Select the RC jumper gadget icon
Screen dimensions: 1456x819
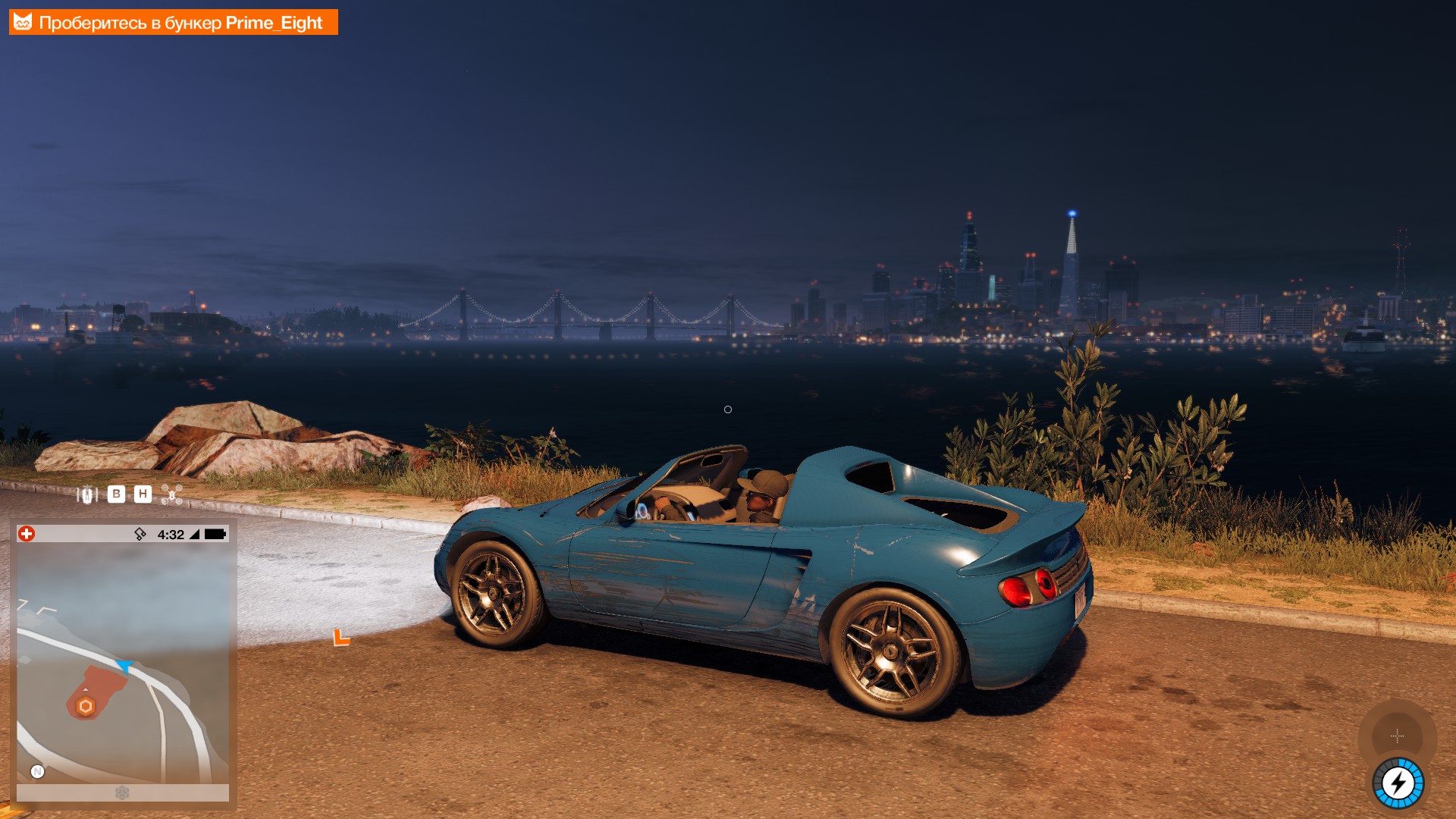(x=87, y=495)
